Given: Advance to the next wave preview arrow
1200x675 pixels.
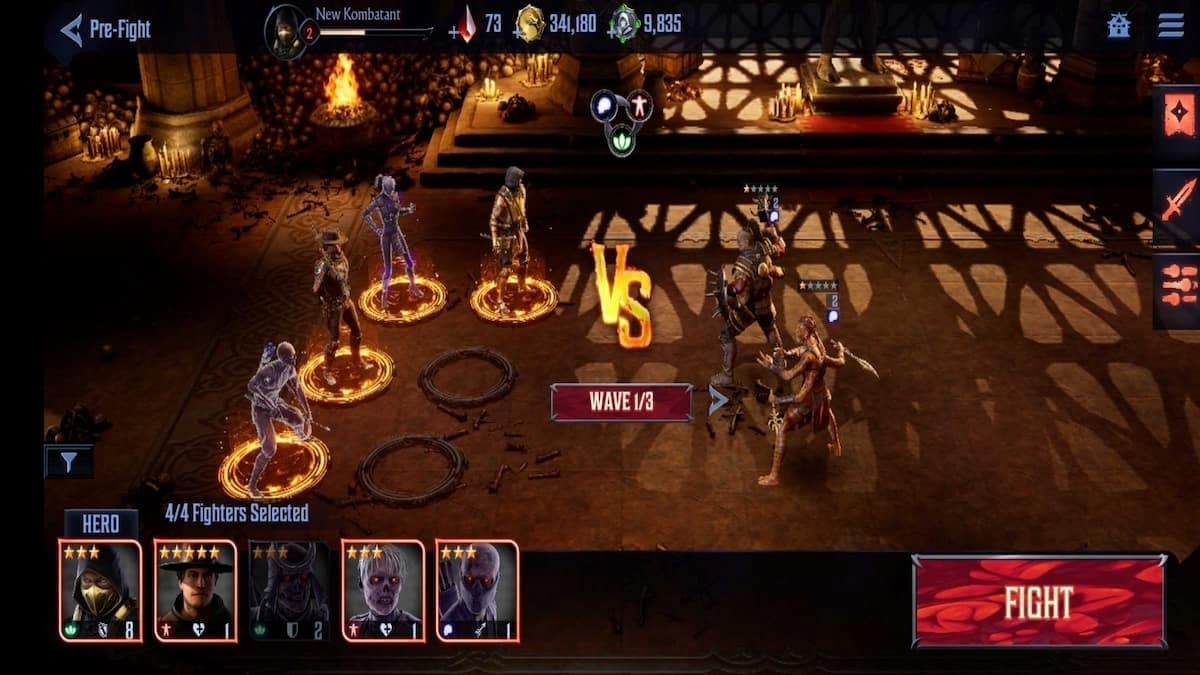Looking at the screenshot, I should pos(718,401).
